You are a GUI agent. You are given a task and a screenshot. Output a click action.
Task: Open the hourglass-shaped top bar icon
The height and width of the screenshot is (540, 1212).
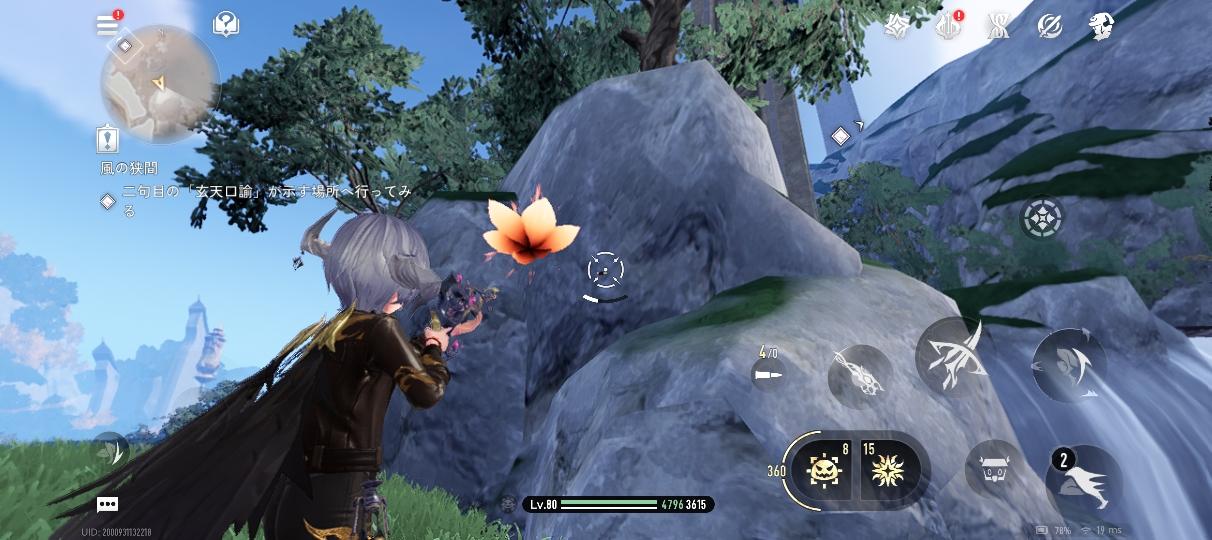coord(998,27)
